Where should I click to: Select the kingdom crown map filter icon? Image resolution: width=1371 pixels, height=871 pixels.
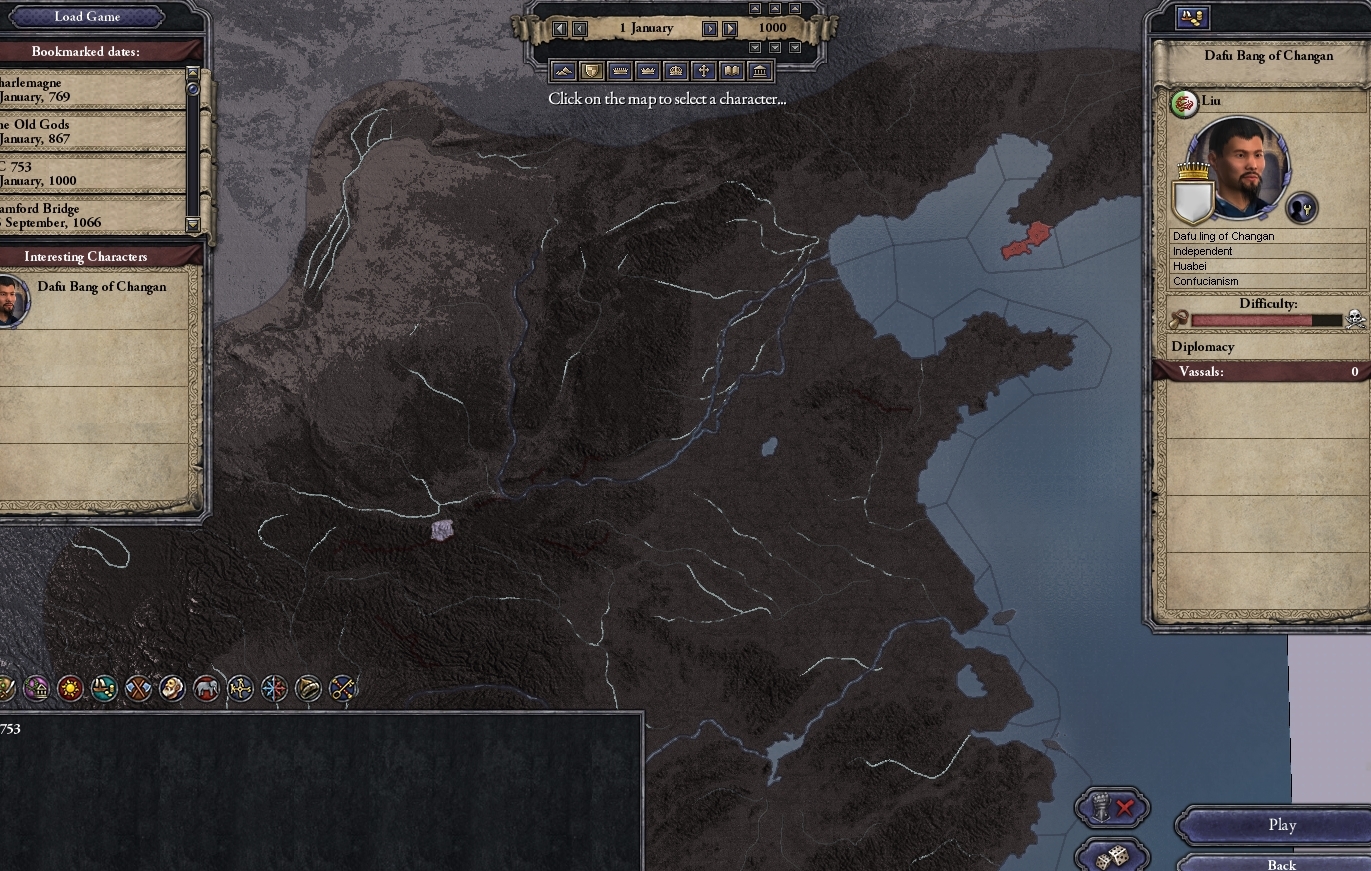tap(647, 71)
